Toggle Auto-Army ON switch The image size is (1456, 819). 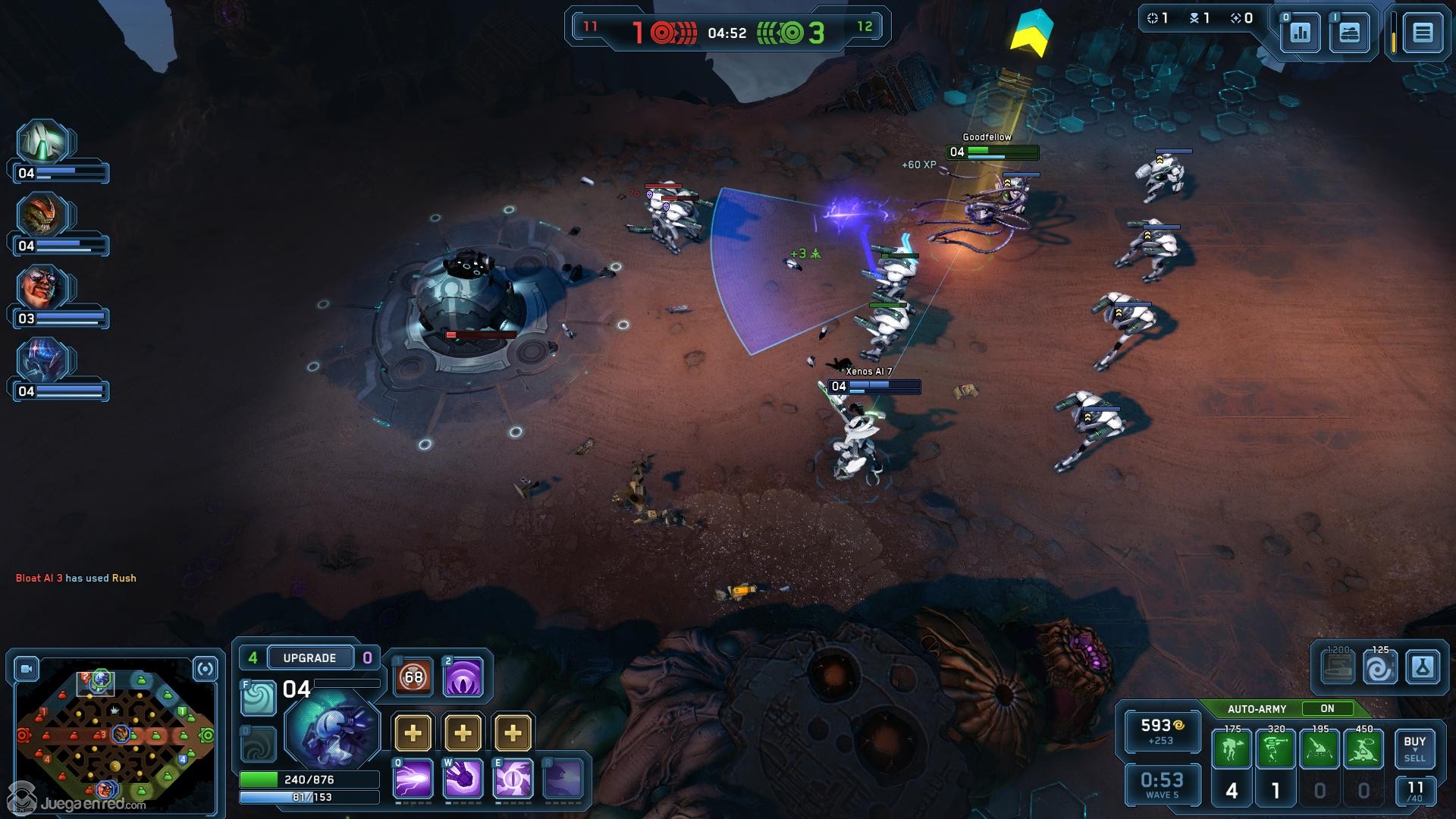tap(1326, 708)
